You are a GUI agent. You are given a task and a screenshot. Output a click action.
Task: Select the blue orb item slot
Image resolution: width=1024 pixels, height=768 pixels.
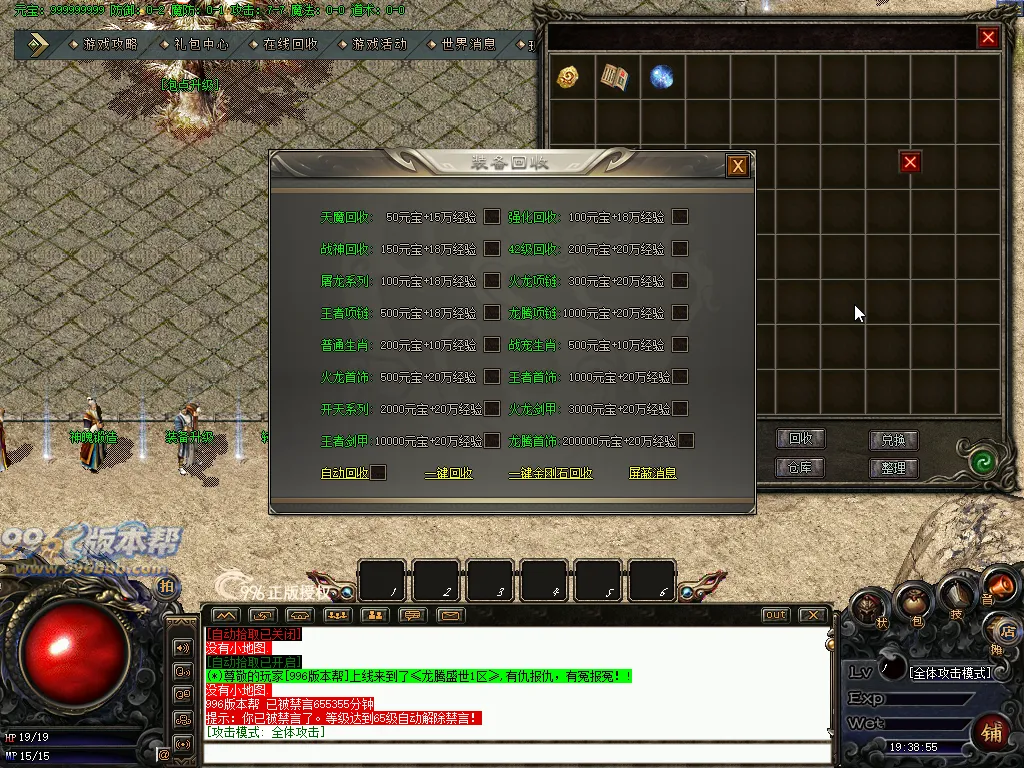pos(661,78)
